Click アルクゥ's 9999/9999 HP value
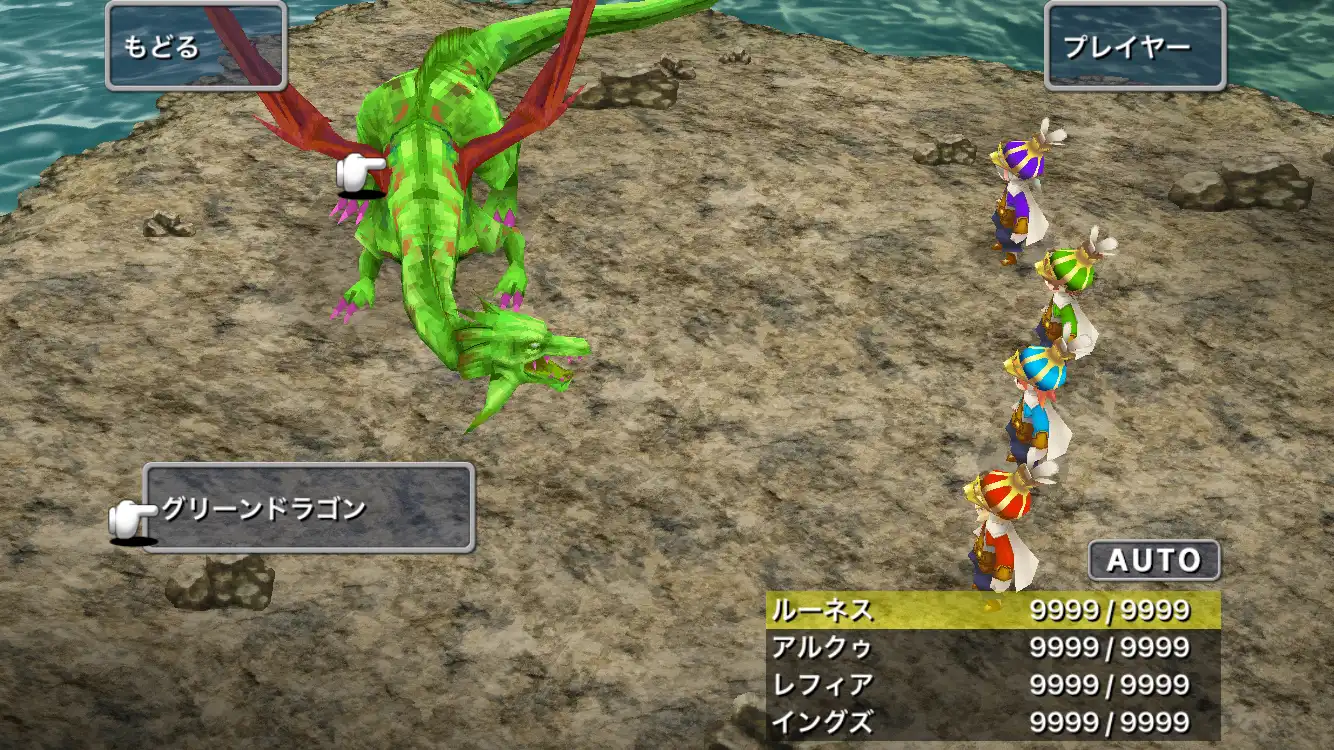Image resolution: width=1334 pixels, height=750 pixels. [x=1110, y=648]
